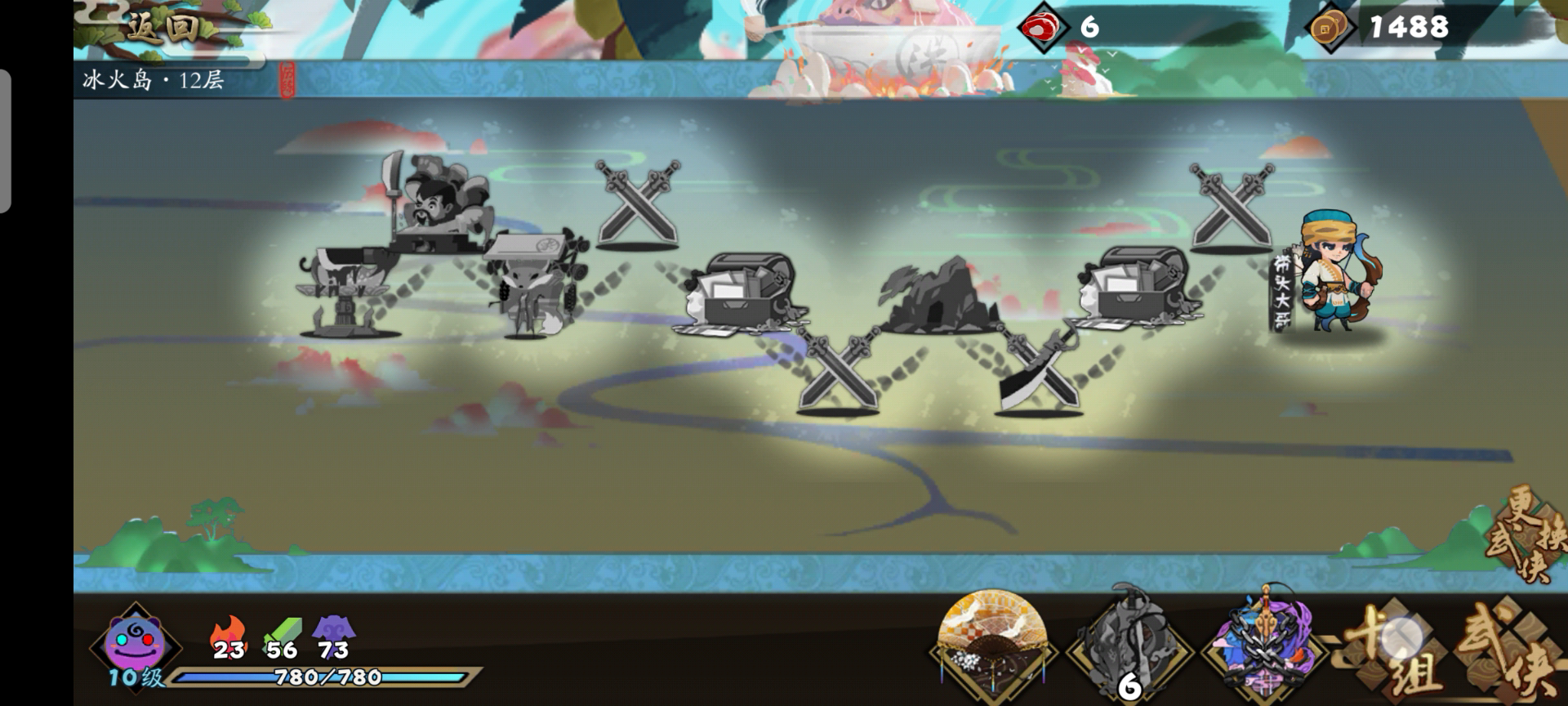Click the red meat resource icon
The width and height of the screenshot is (1568, 706).
(1043, 28)
